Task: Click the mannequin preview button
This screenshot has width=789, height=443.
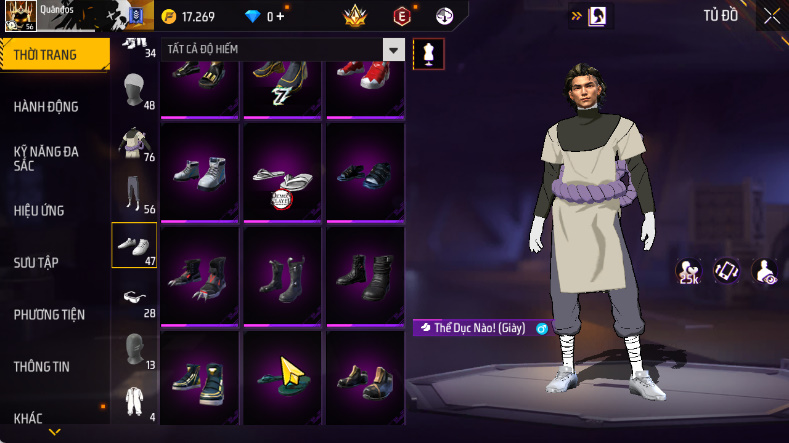Action: (x=429, y=54)
